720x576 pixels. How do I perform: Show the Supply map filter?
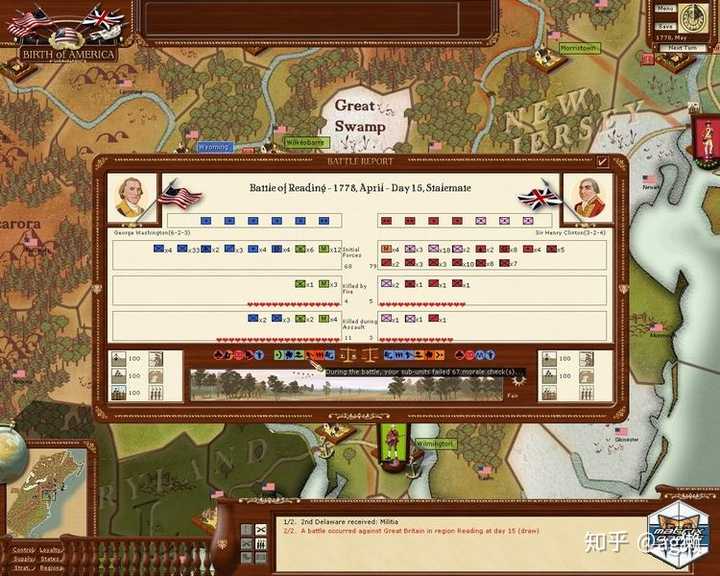pos(20,559)
